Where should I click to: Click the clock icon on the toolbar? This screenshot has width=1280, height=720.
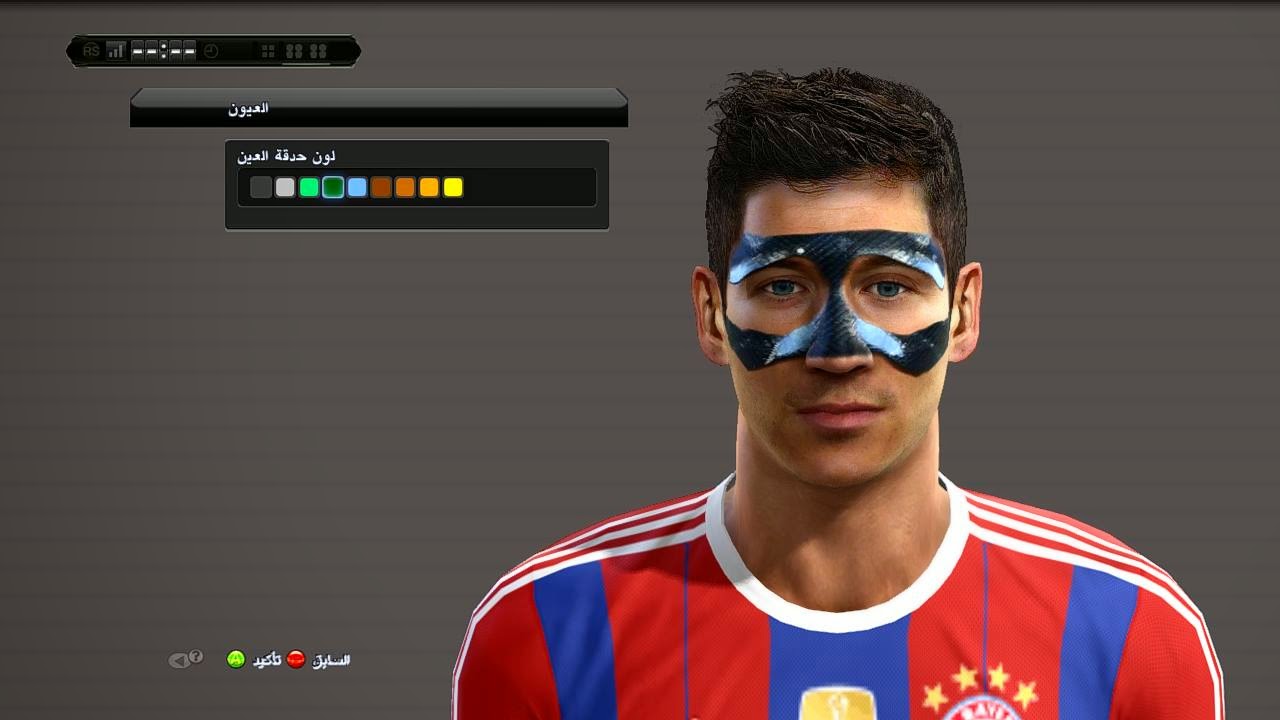pos(210,50)
